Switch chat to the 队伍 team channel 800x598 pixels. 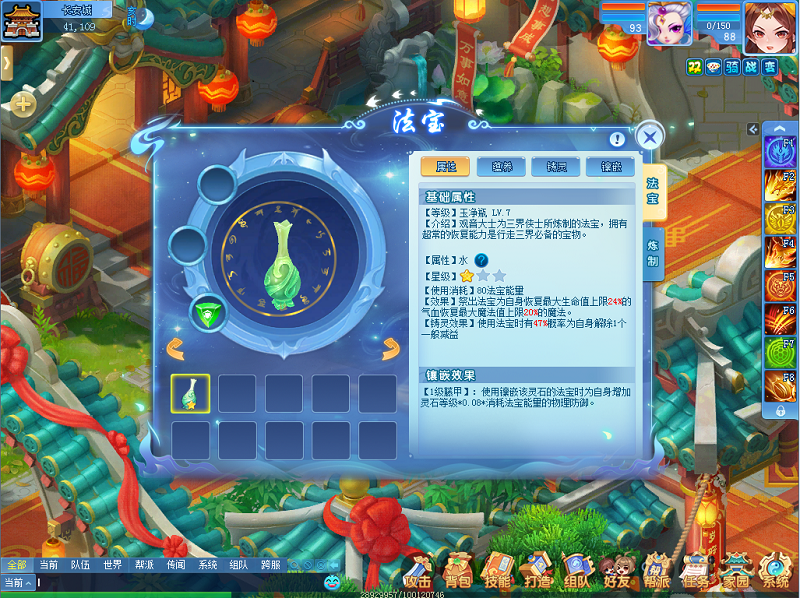(x=80, y=565)
